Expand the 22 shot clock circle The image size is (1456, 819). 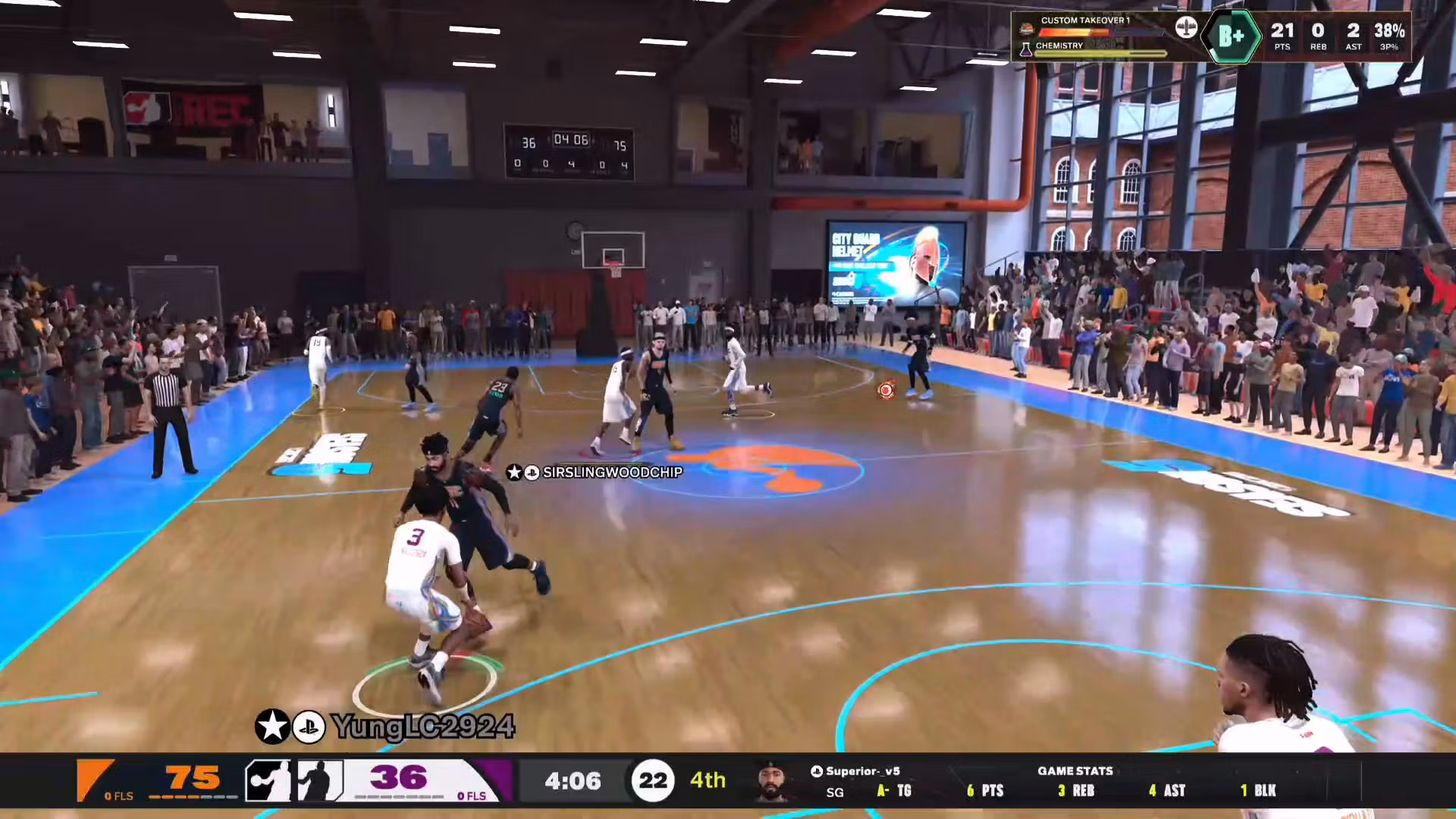(x=654, y=780)
